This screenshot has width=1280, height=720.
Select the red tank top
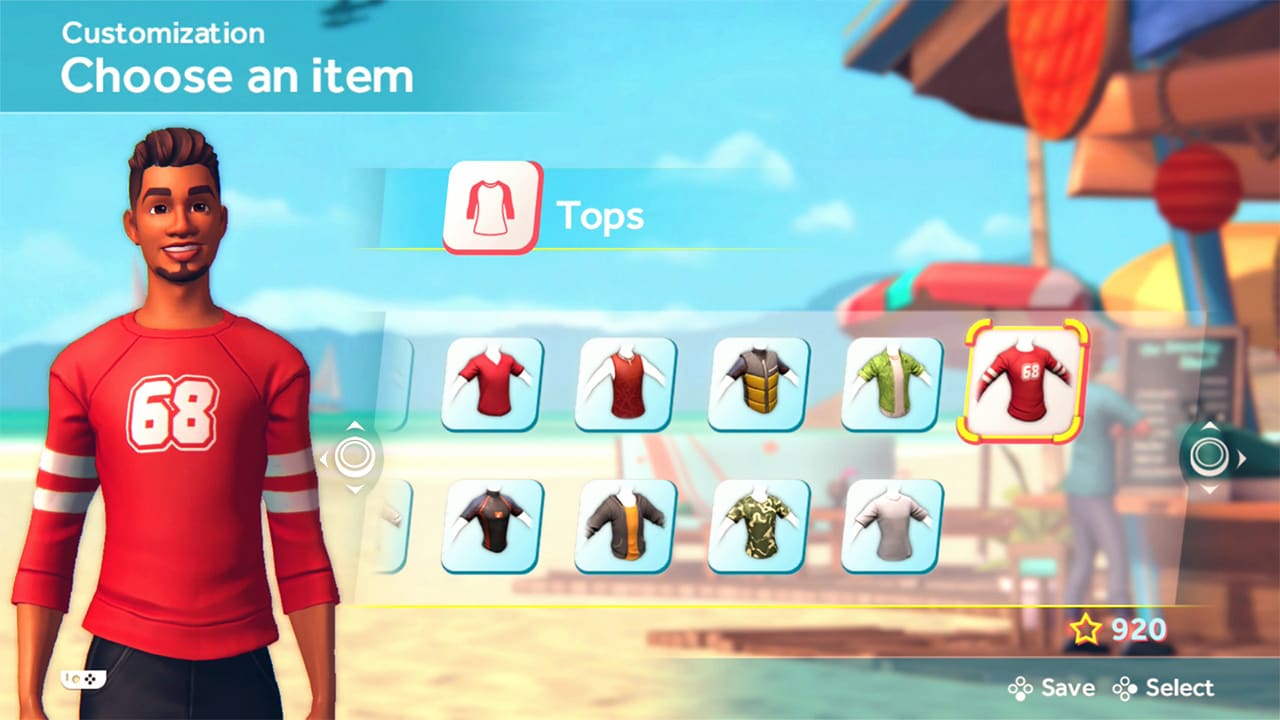pyautogui.click(x=624, y=383)
